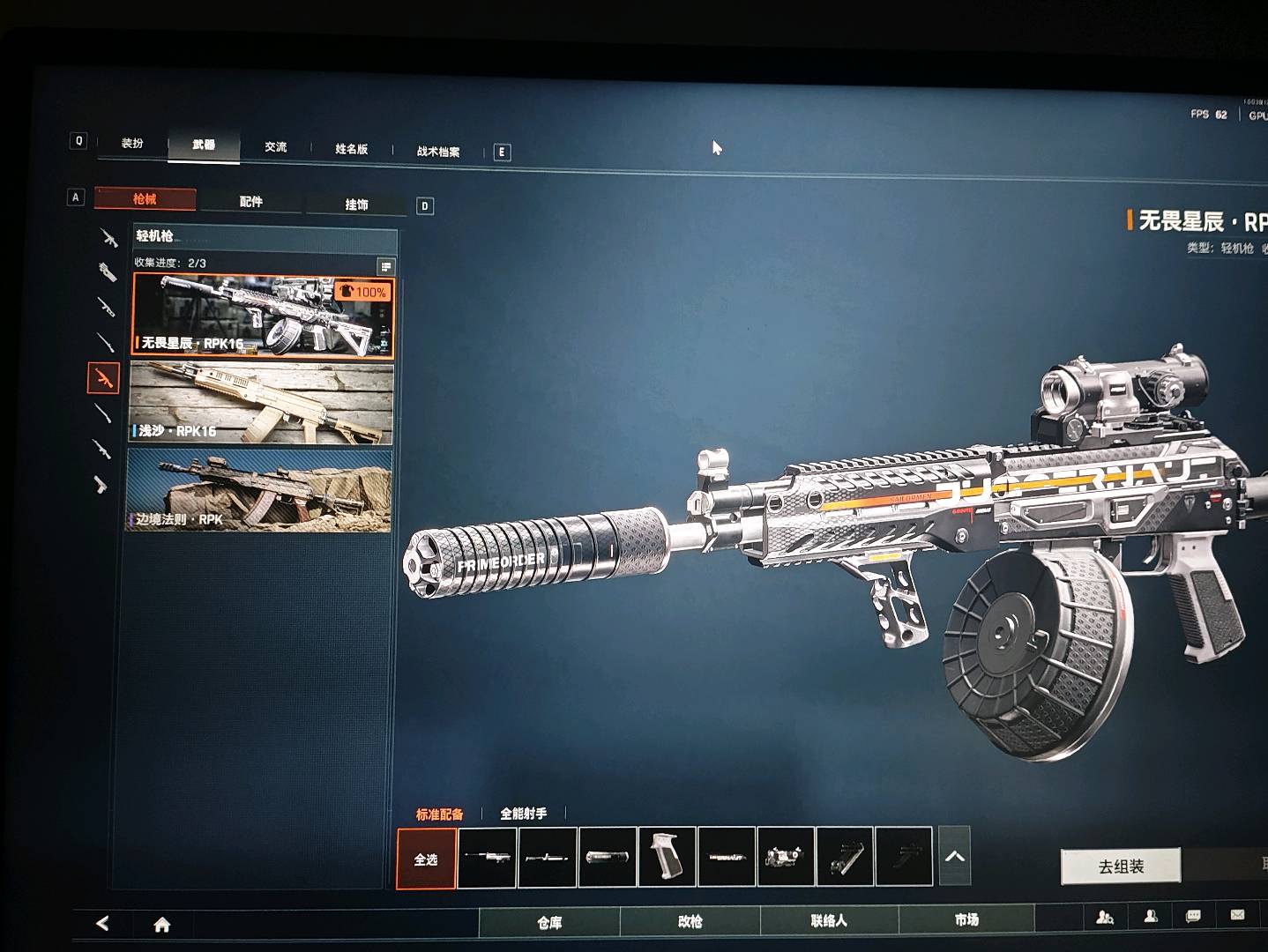Pick the 边境法则 RPK skin

coord(260,490)
